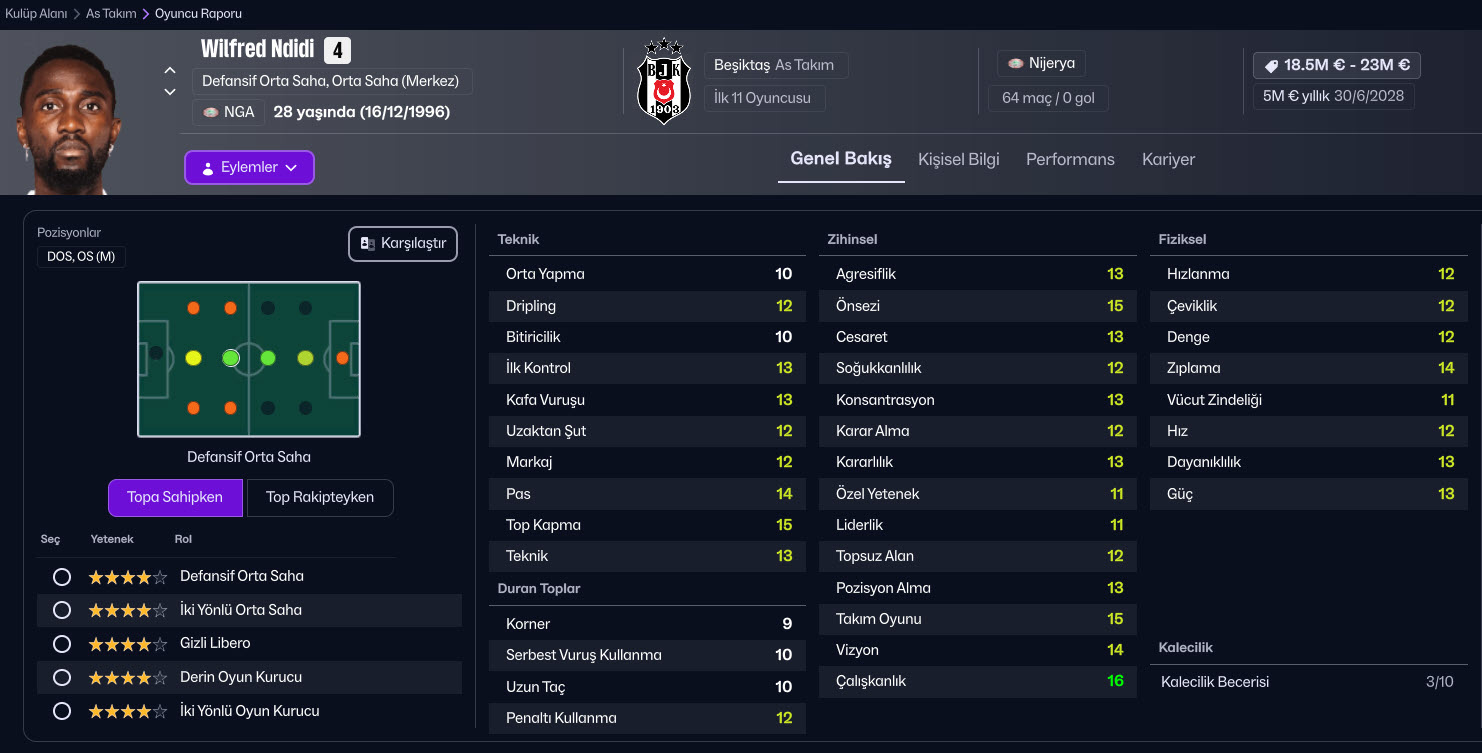Go to Kulüp Alanı in the breadcrumb
Screen dimensions: 1482x753
click(x=36, y=14)
